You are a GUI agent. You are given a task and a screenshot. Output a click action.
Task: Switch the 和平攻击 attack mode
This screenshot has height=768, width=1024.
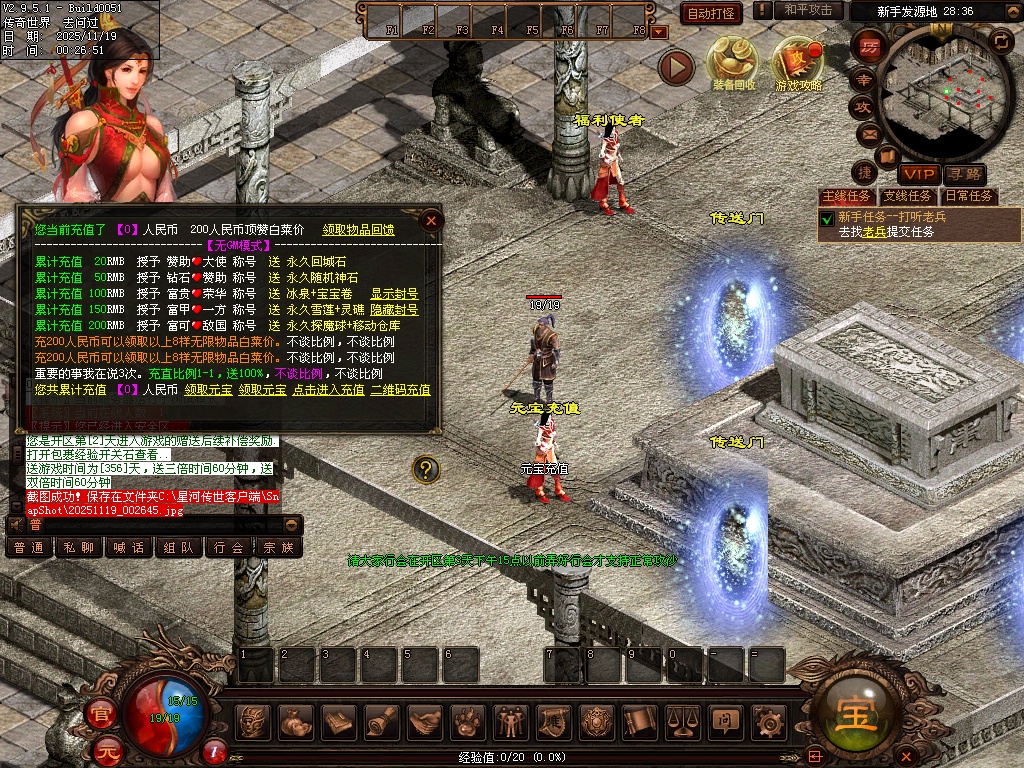point(808,10)
